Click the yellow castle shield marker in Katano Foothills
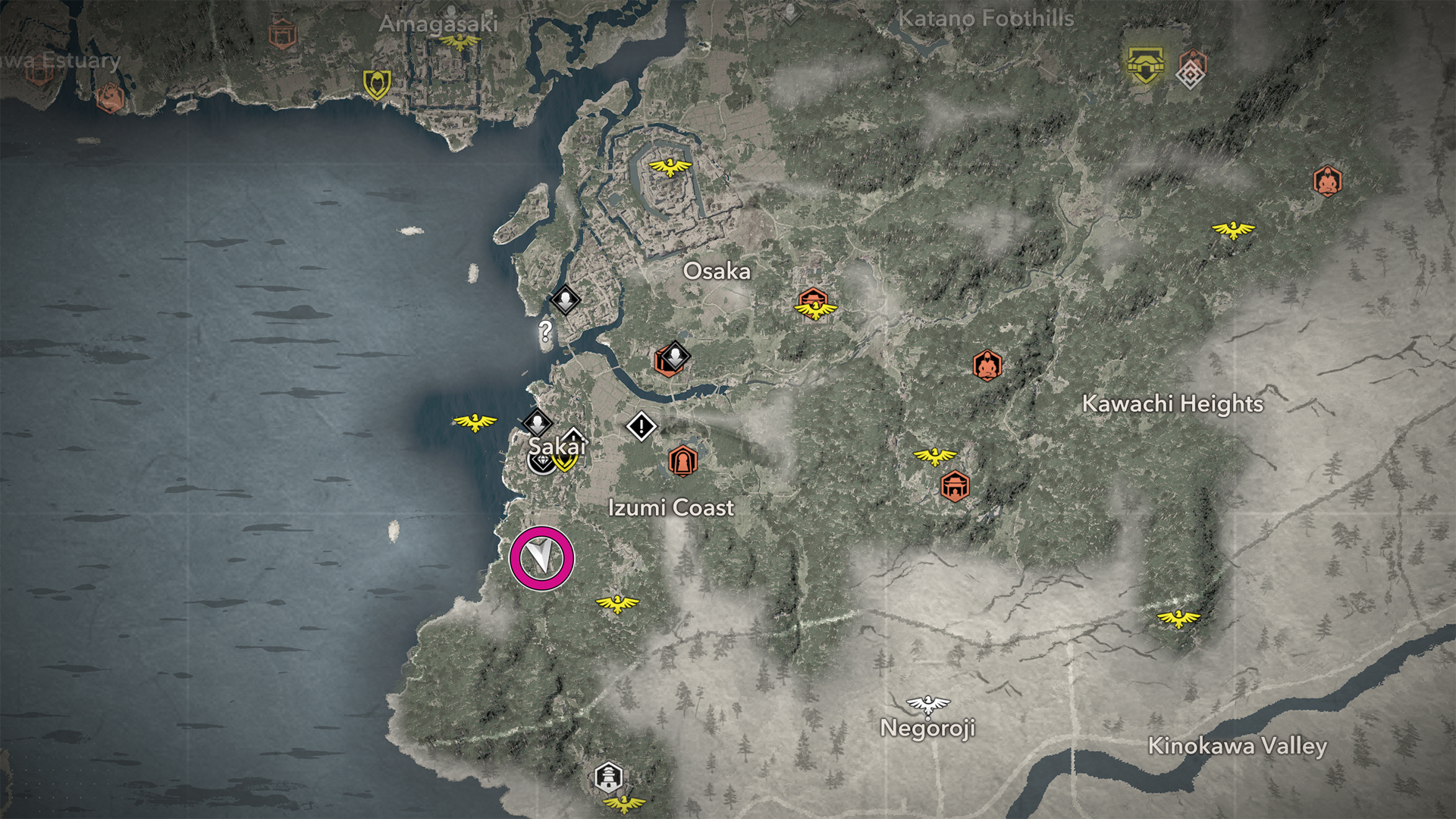Viewport: 1456px width, 819px height. (1145, 65)
